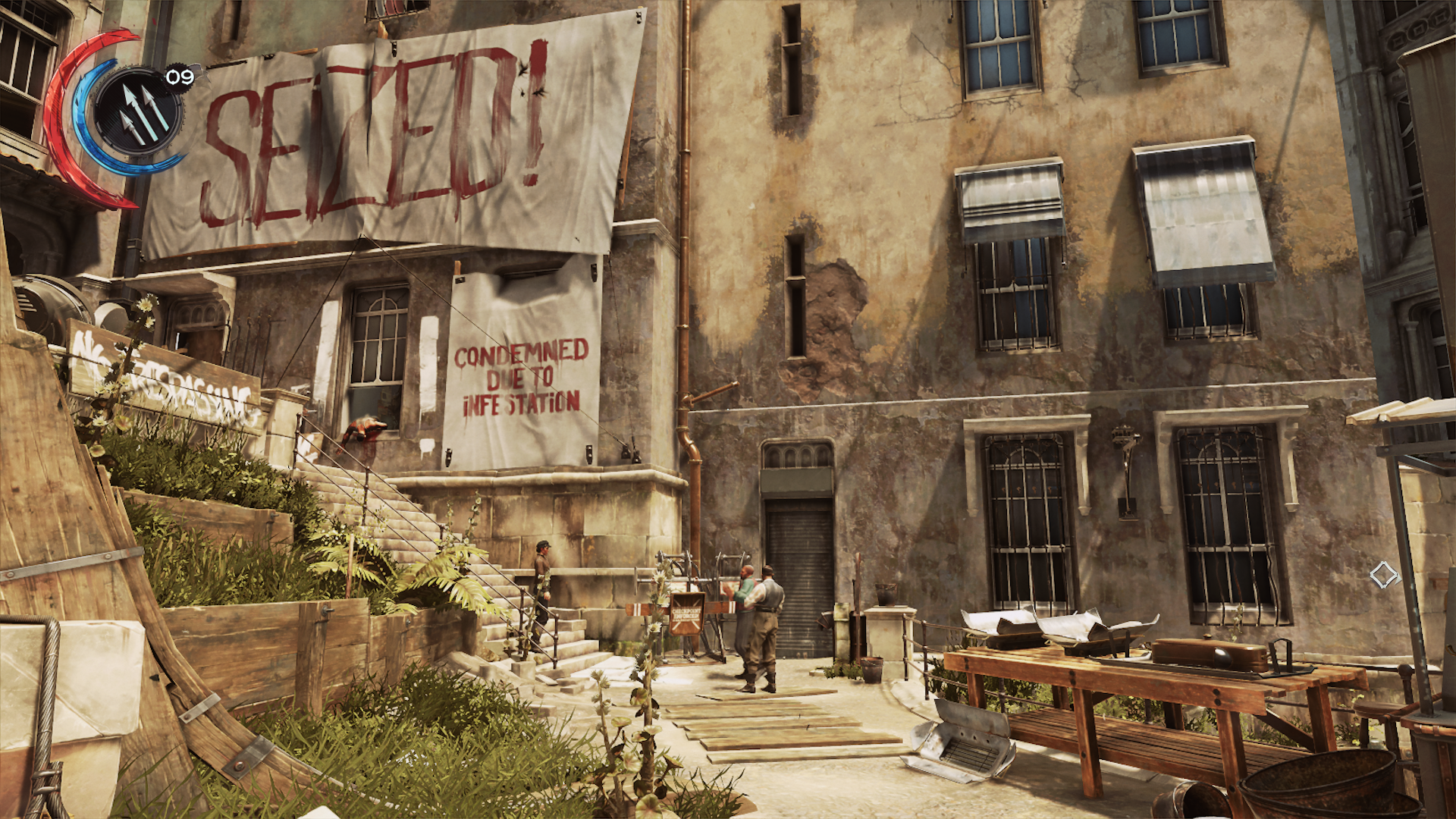Click the diamond objective marker
Viewport: 1456px width, 819px height.
[x=1383, y=575]
